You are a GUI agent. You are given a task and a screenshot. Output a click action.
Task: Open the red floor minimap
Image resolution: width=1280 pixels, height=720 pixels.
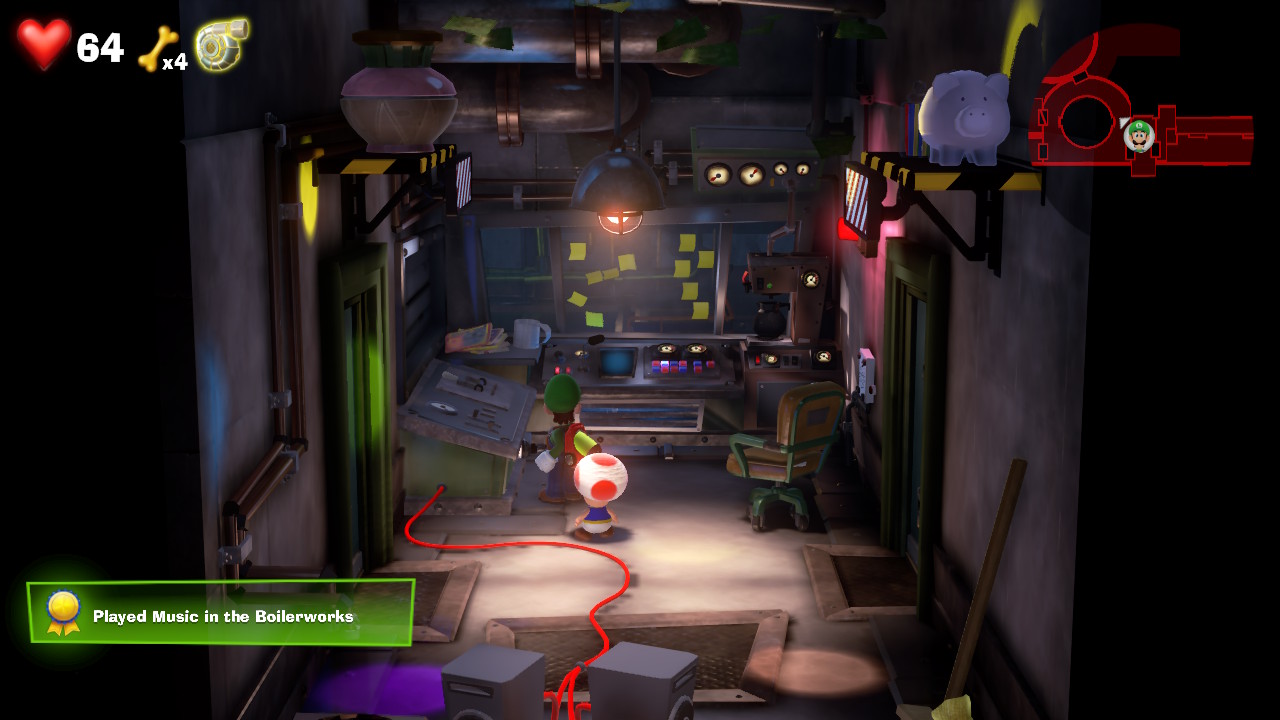[1140, 108]
